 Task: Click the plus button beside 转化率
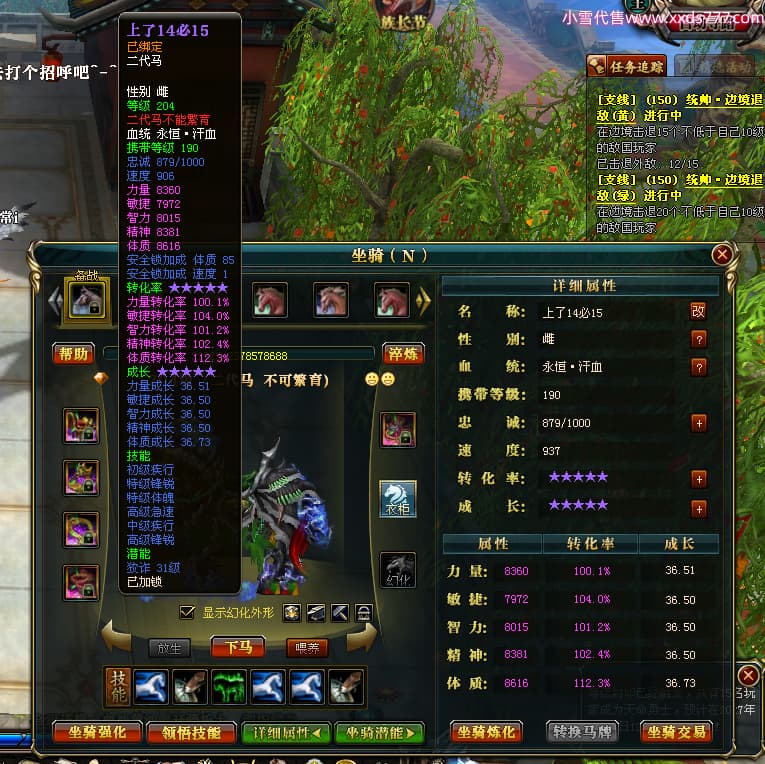pos(698,479)
